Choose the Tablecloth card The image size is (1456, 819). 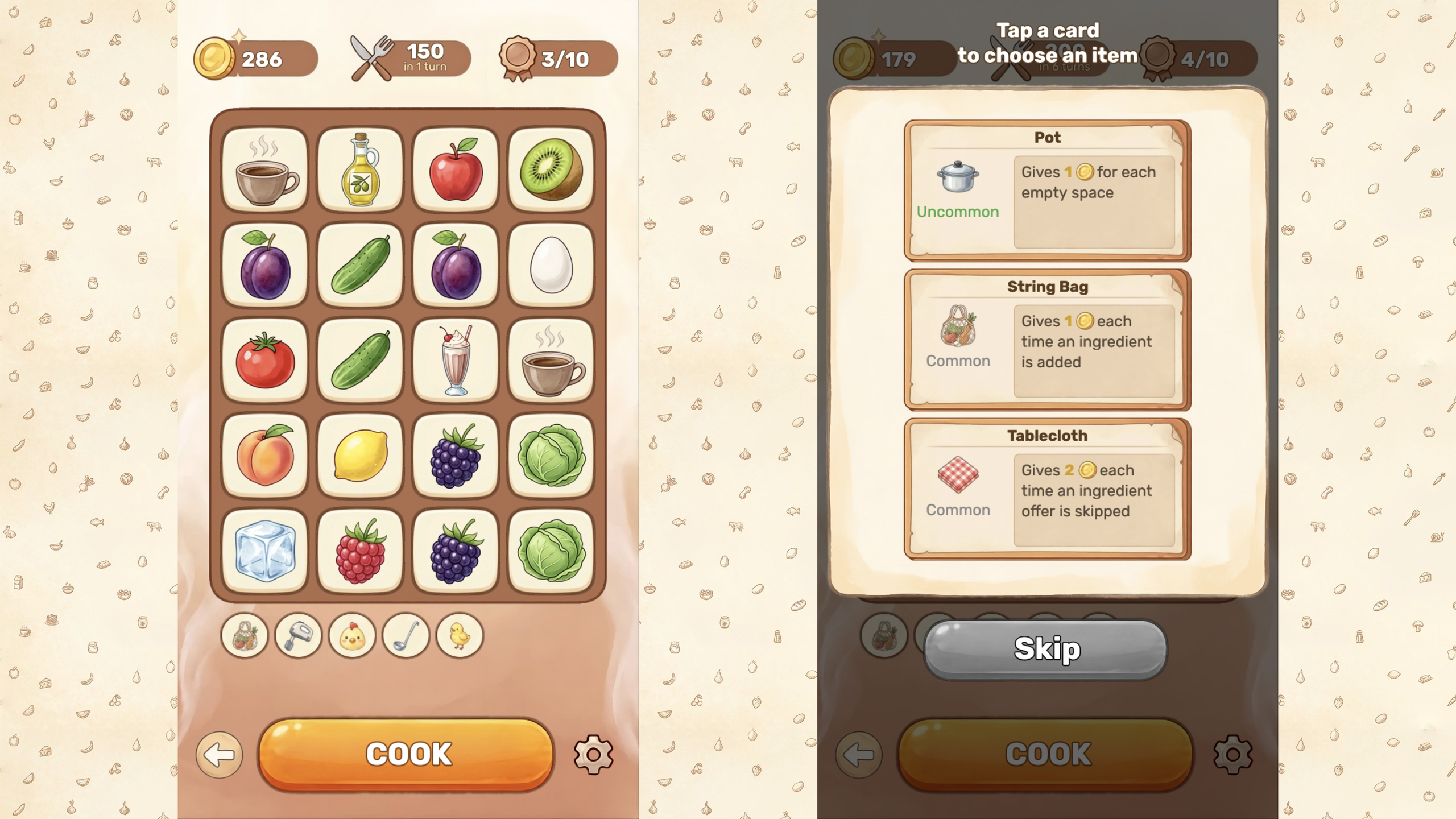(1048, 486)
